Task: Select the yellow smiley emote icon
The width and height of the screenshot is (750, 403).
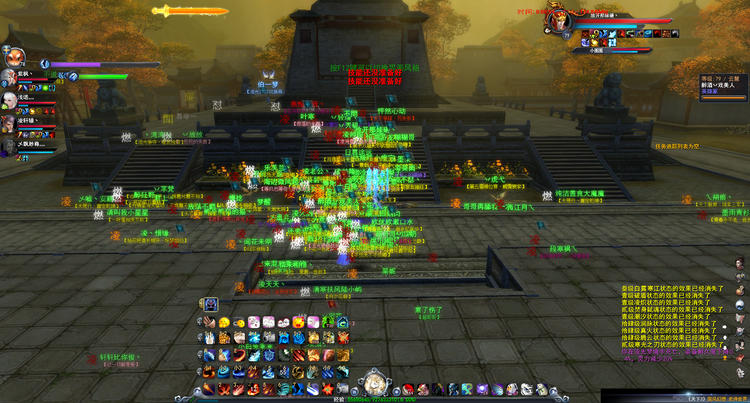Action: tap(225, 322)
